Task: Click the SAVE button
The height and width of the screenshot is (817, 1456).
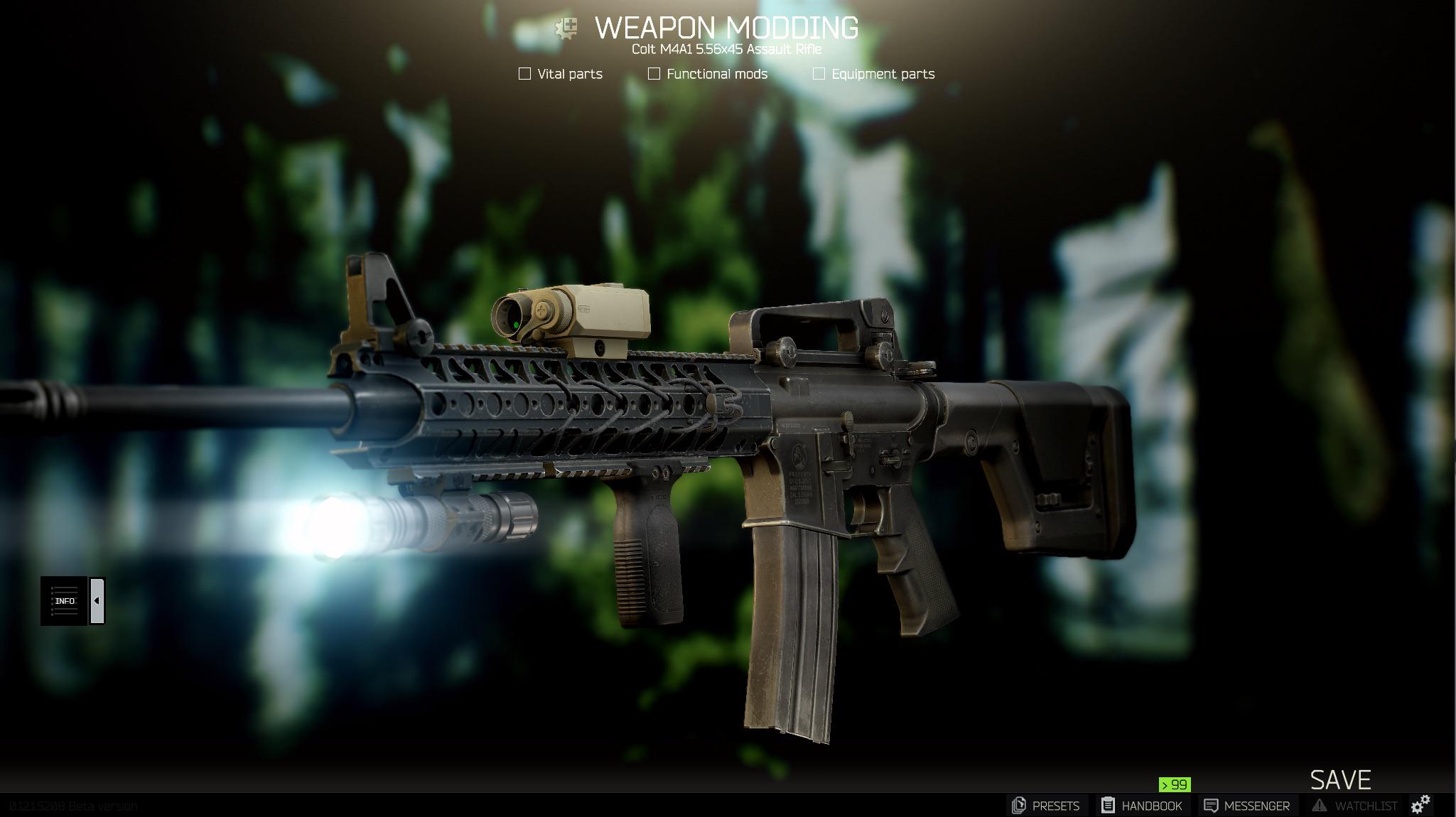Action: coord(1340,779)
